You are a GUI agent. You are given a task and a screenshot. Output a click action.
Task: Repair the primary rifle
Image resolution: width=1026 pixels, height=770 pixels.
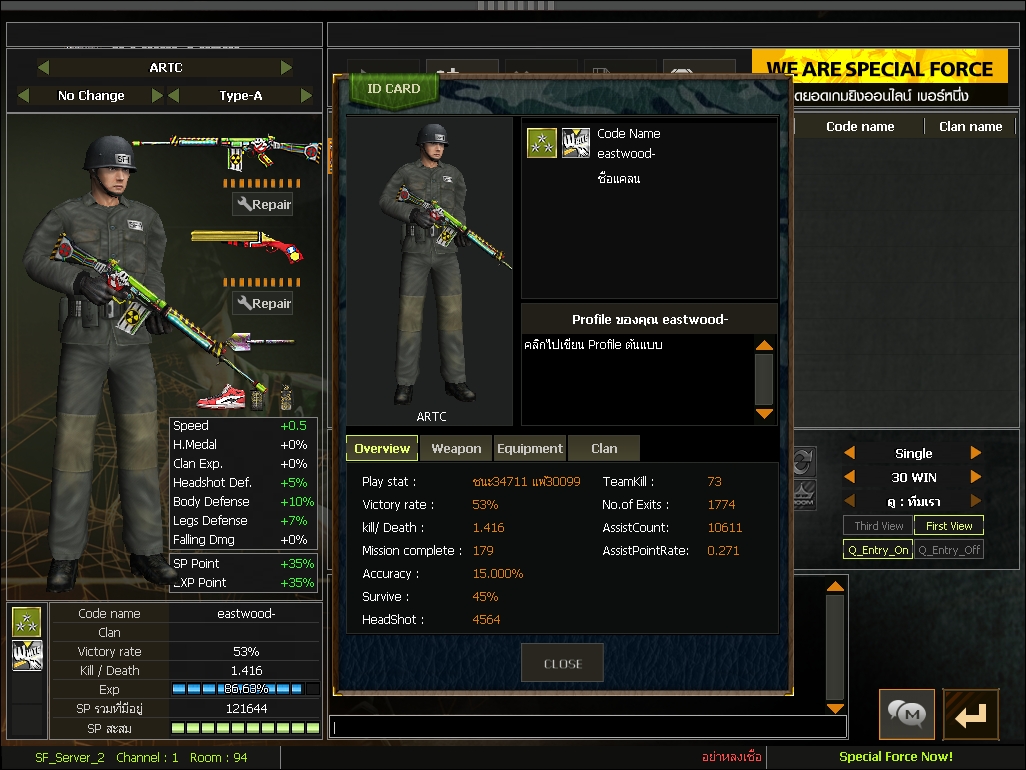tap(263, 205)
